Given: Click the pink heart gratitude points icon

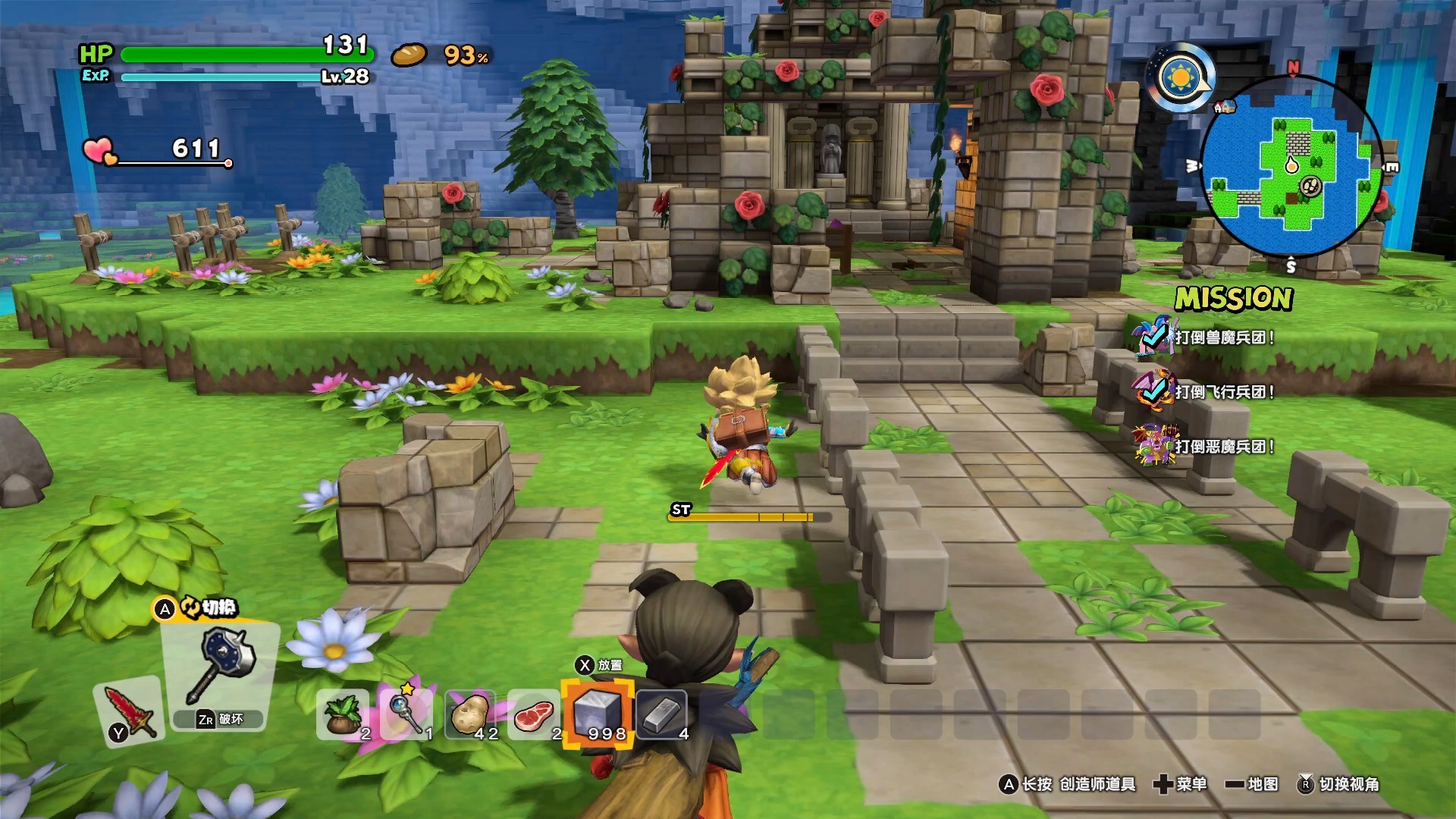Looking at the screenshot, I should tap(99, 151).
